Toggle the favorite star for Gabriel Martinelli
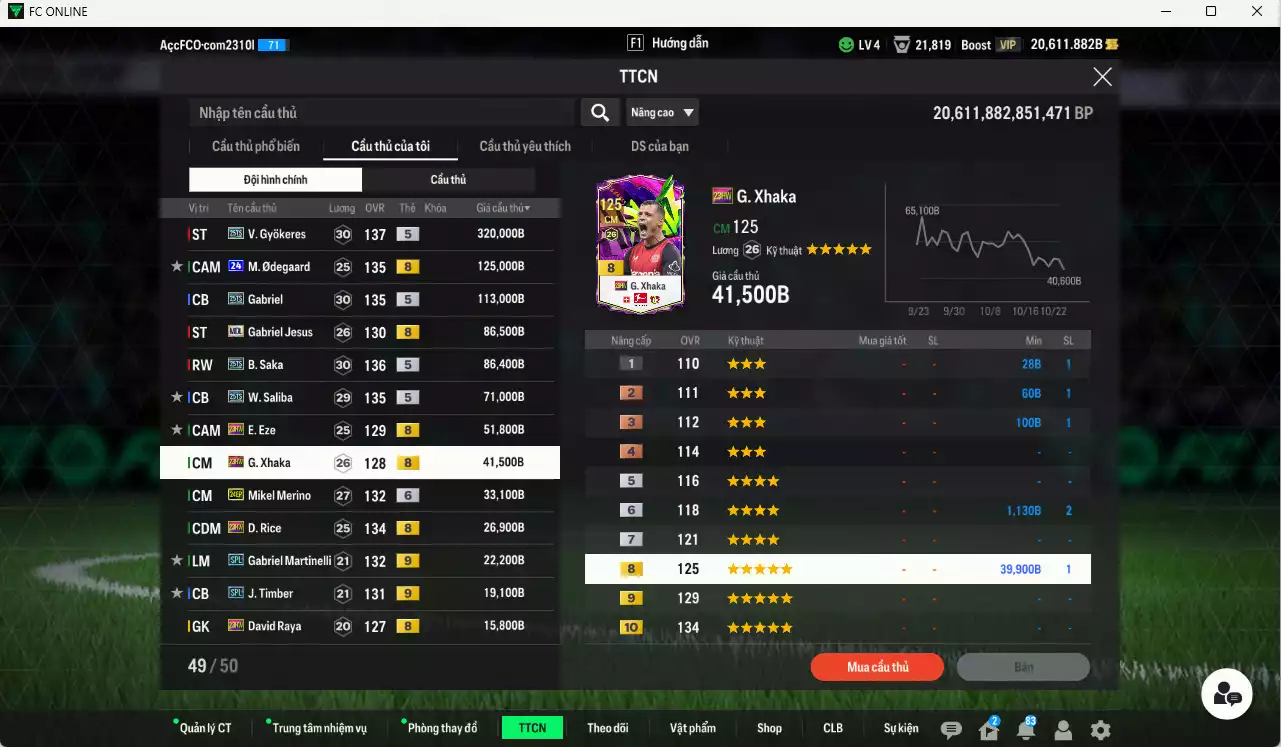 point(177,560)
